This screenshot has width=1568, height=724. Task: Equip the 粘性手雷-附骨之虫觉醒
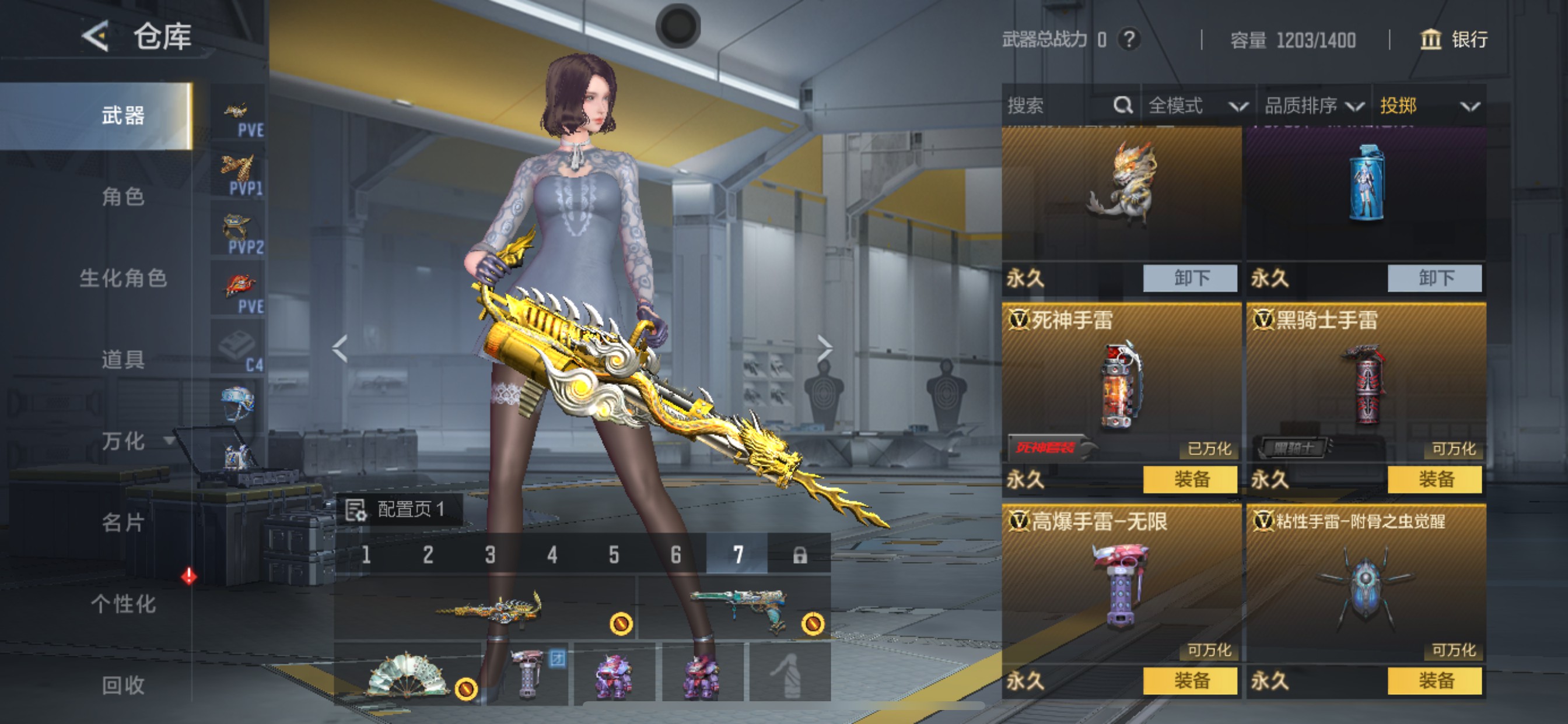[1434, 680]
